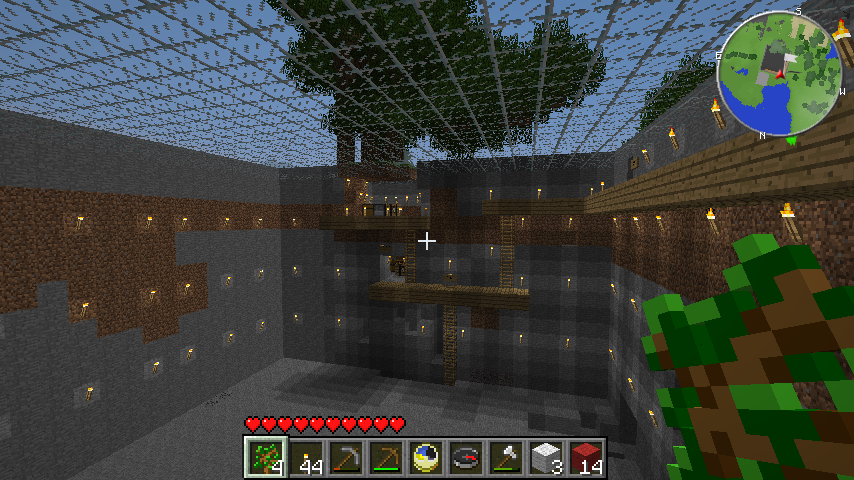Equip the axe from the hotbar
The image size is (854, 480).
506,457
